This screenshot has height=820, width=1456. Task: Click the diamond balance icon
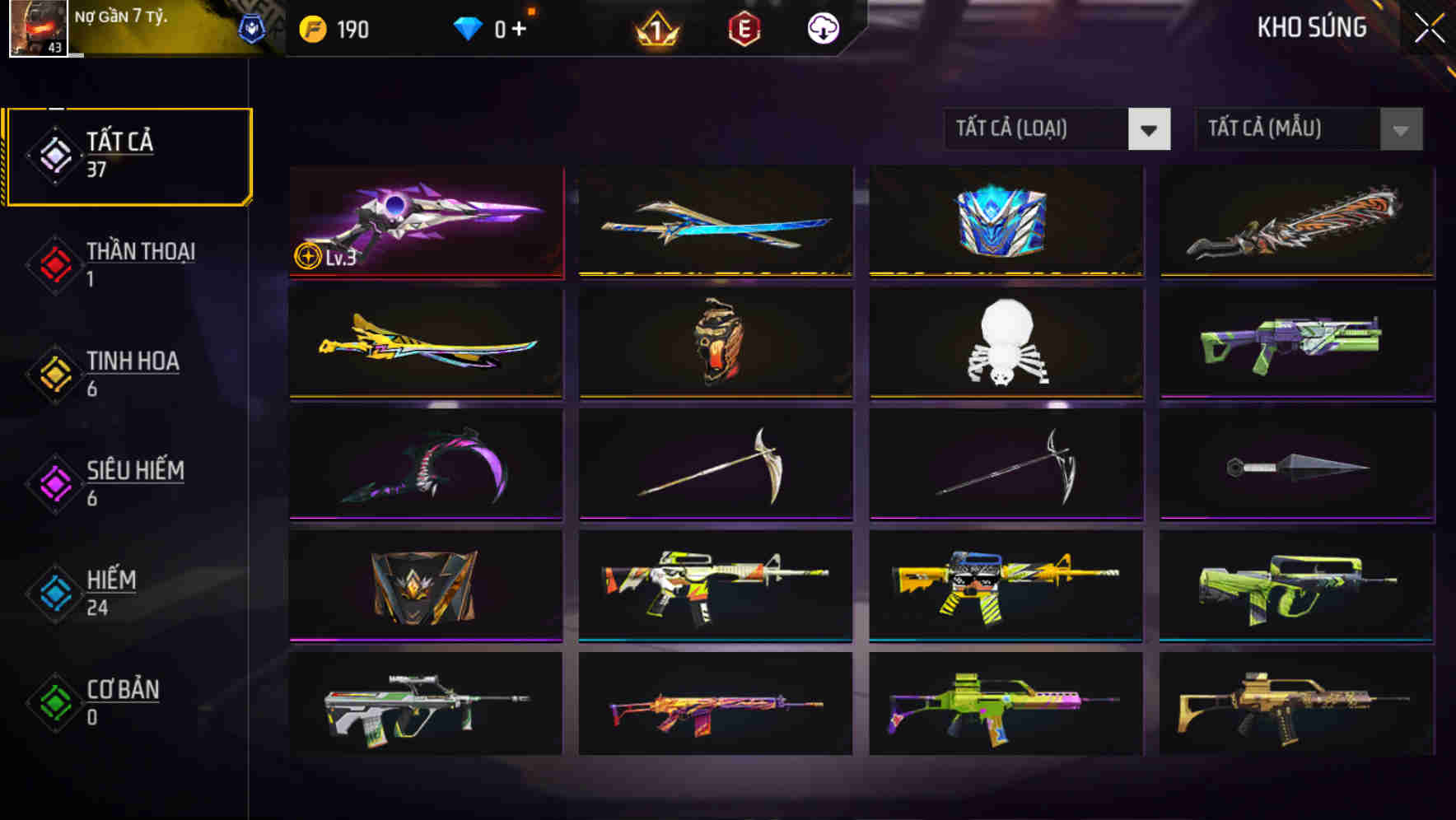(x=468, y=27)
